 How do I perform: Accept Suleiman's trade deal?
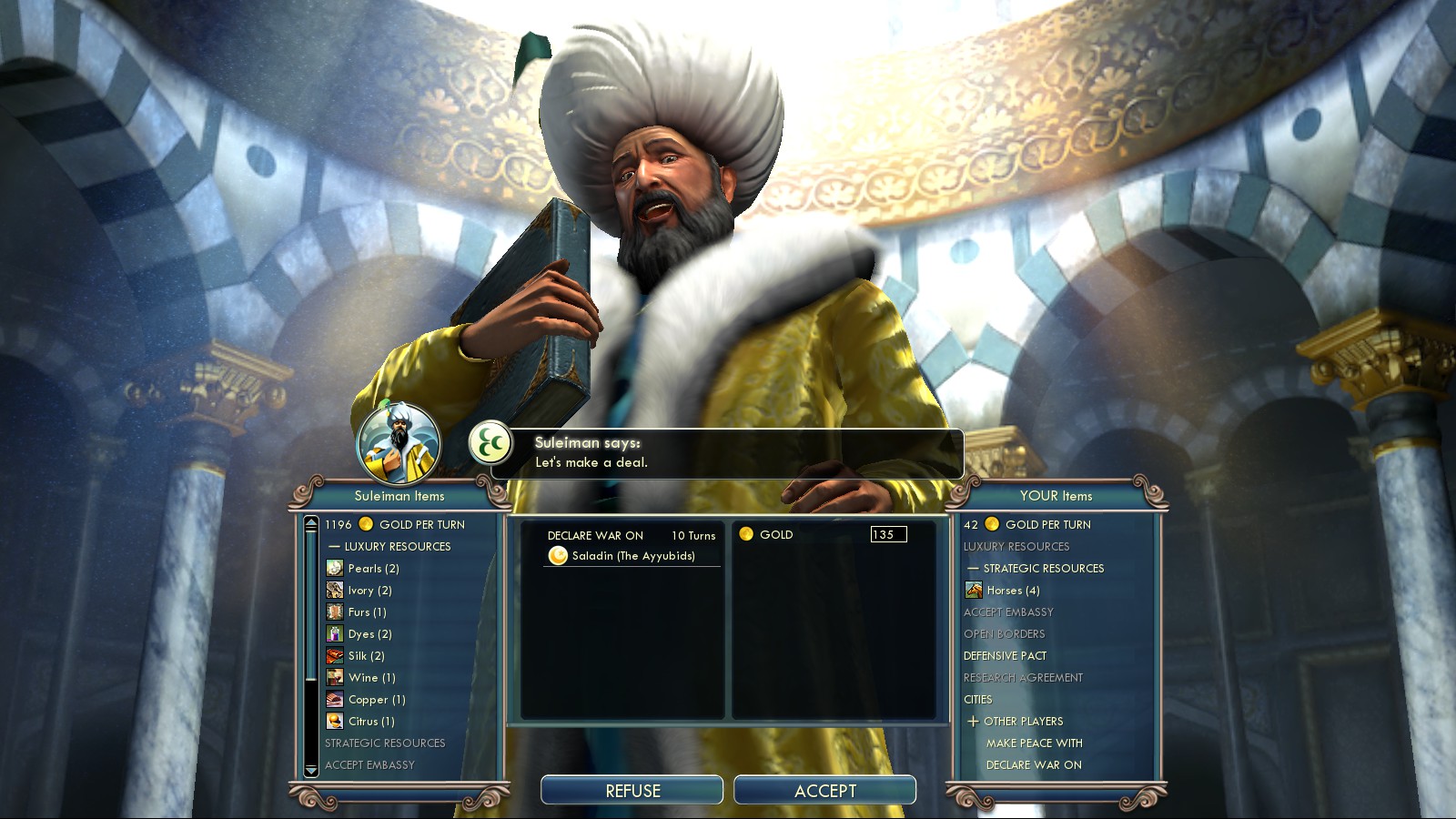point(824,790)
